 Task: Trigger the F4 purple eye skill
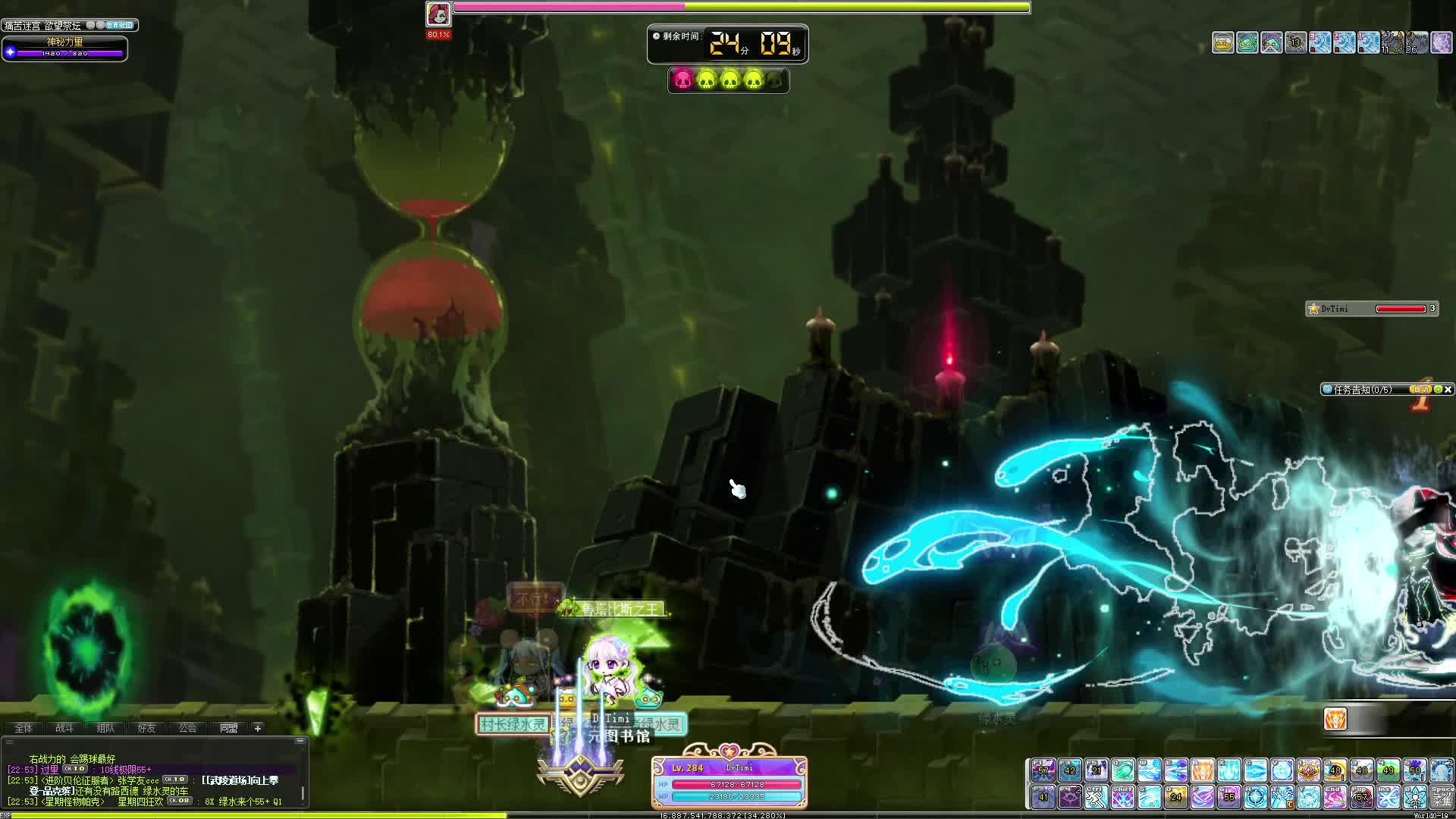[1070, 797]
